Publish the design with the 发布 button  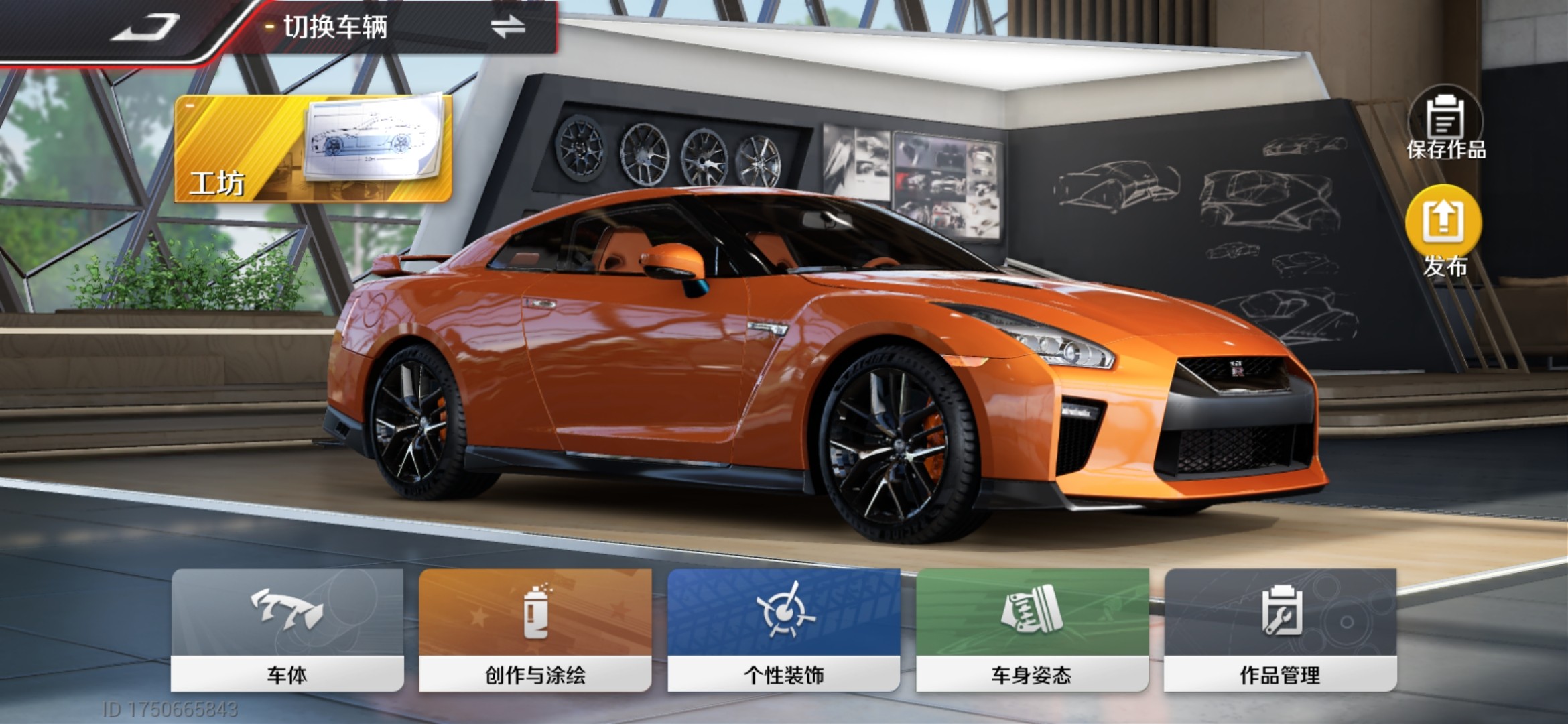[x=1444, y=231]
